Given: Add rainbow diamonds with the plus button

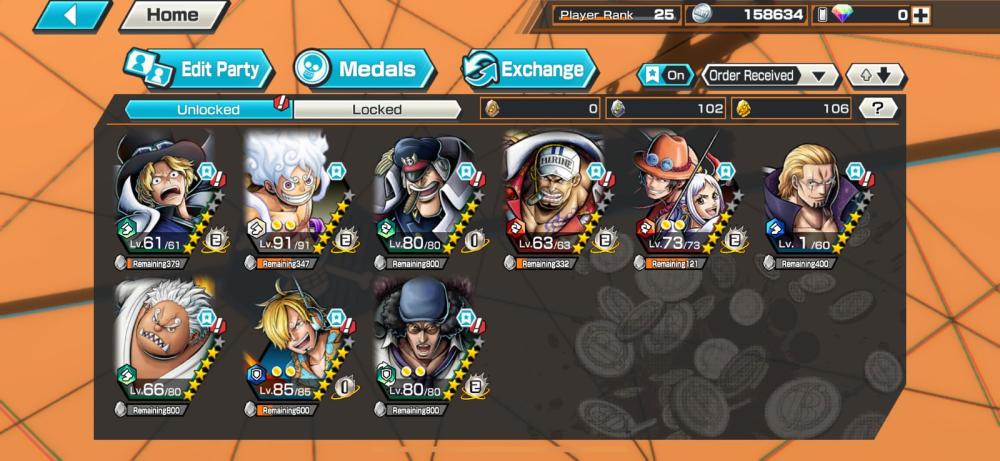Looking at the screenshot, I should [x=920, y=15].
